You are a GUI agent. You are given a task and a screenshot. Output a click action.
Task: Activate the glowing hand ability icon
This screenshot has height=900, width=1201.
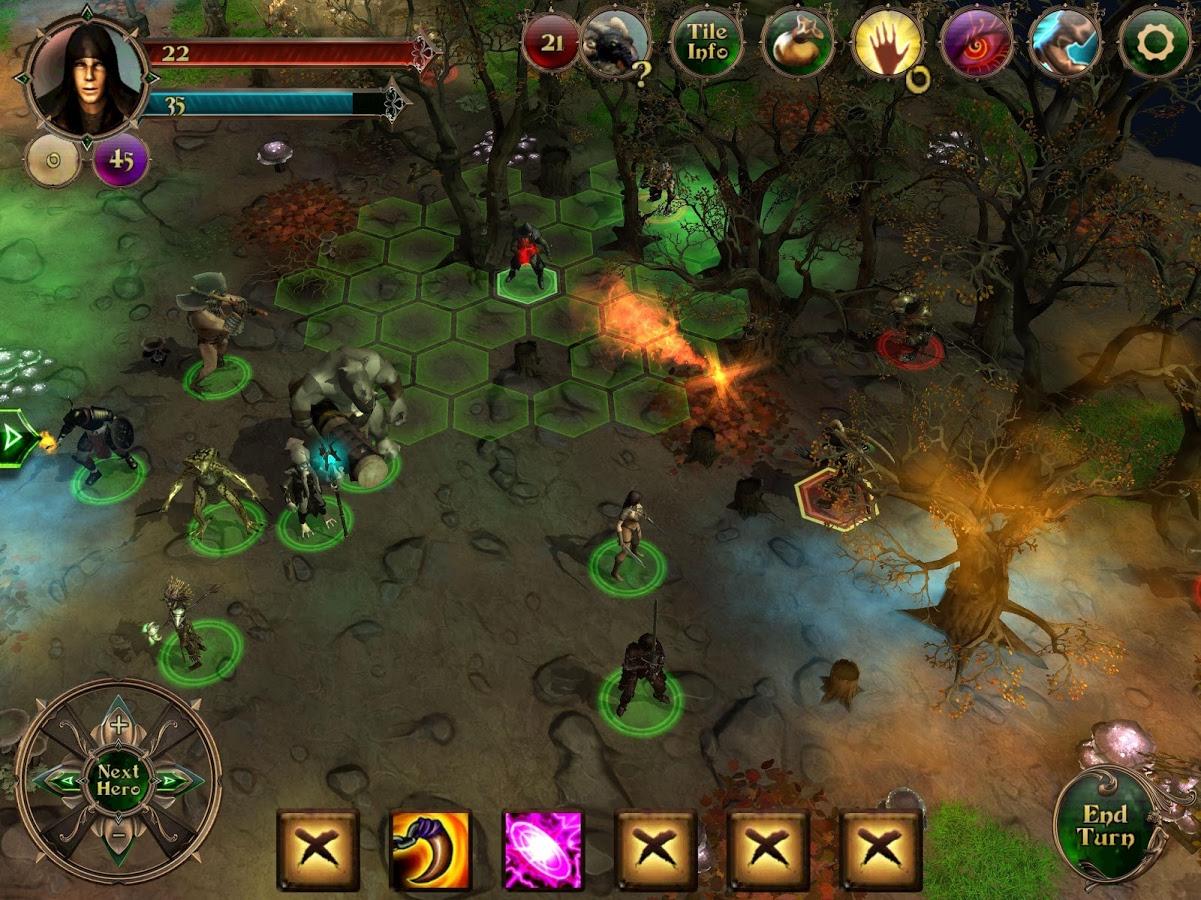pos(887,44)
